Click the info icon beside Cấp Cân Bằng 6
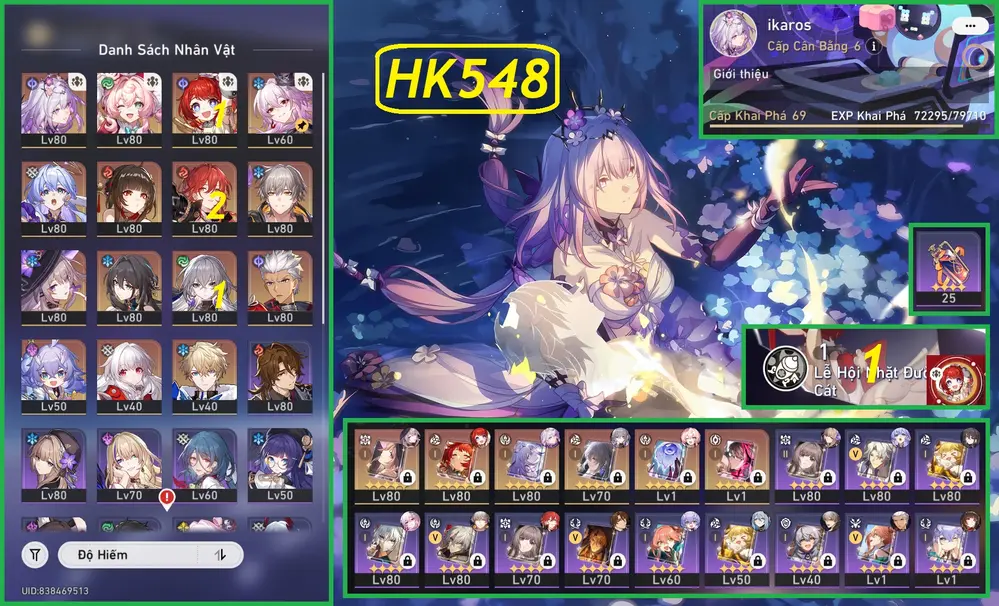Screen dimensions: 999x606 coord(873,46)
